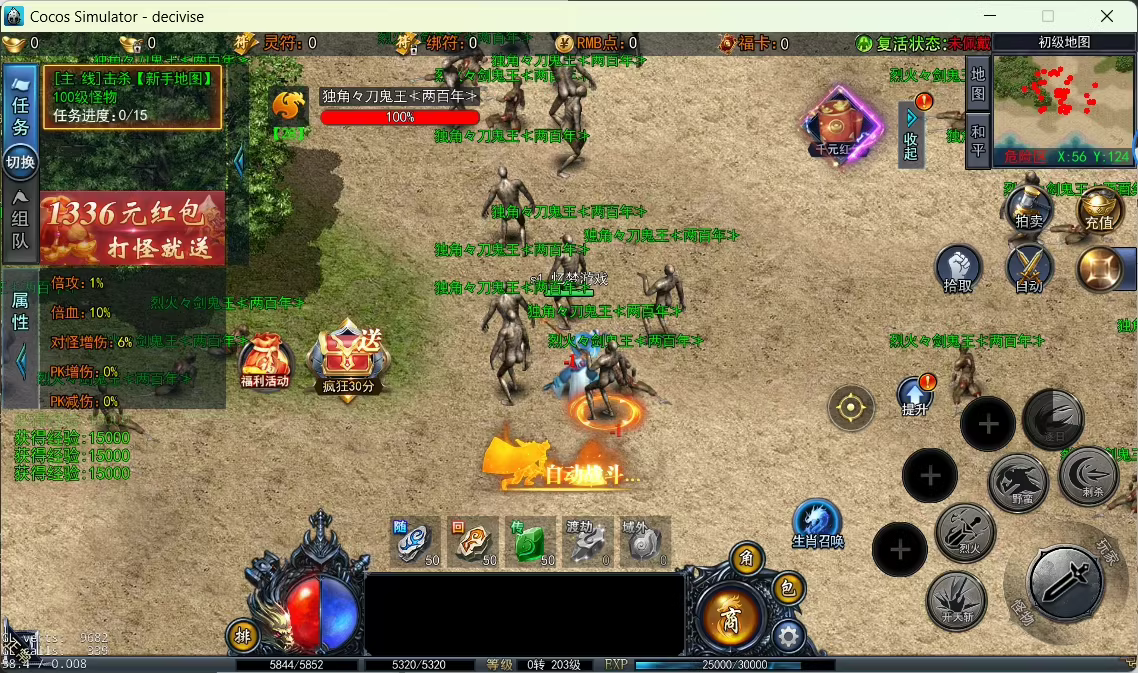This screenshot has height=673, width=1138.
Task: Open the 包 bag button
Action: click(787, 589)
